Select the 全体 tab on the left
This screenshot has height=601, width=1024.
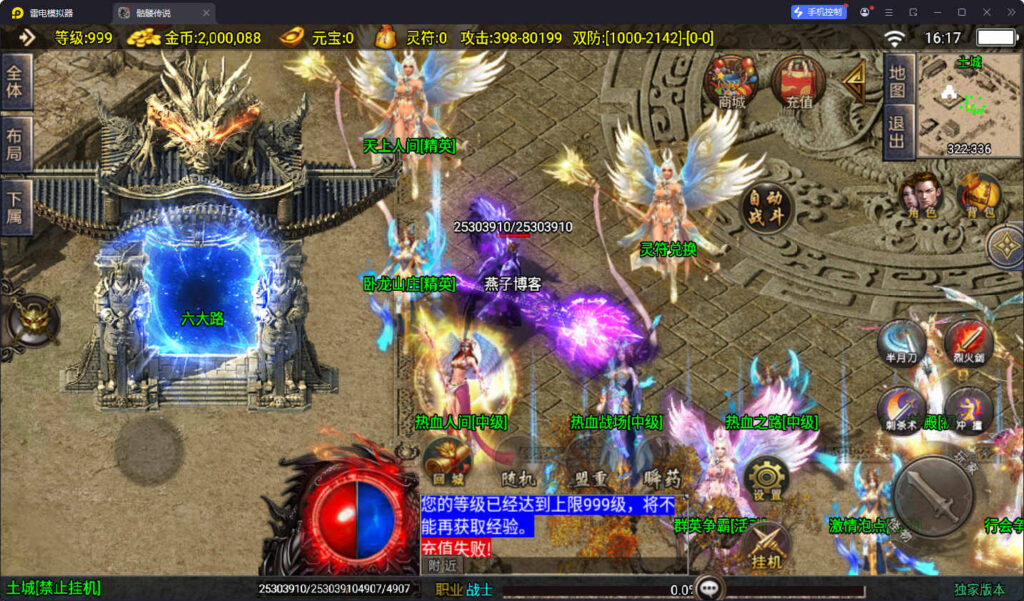(17, 81)
